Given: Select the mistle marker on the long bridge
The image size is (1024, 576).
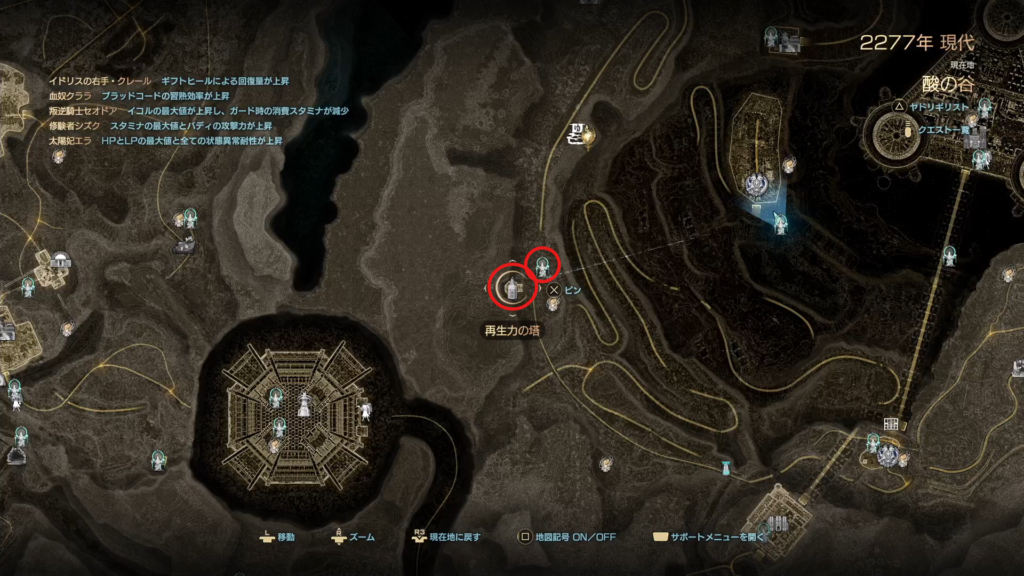Looking at the screenshot, I should tap(949, 255).
